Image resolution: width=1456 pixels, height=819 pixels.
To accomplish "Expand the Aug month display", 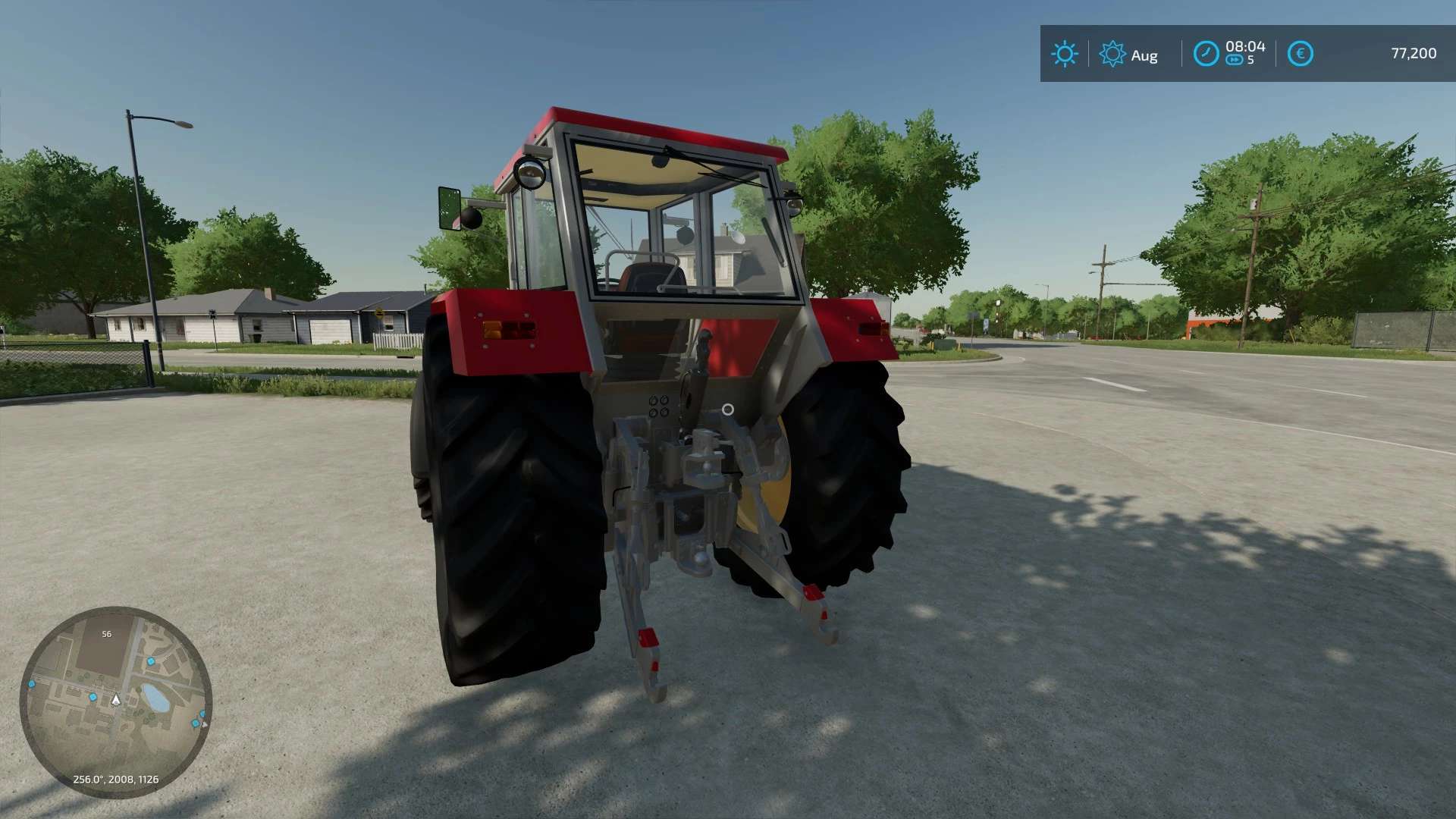I will coord(1144,54).
